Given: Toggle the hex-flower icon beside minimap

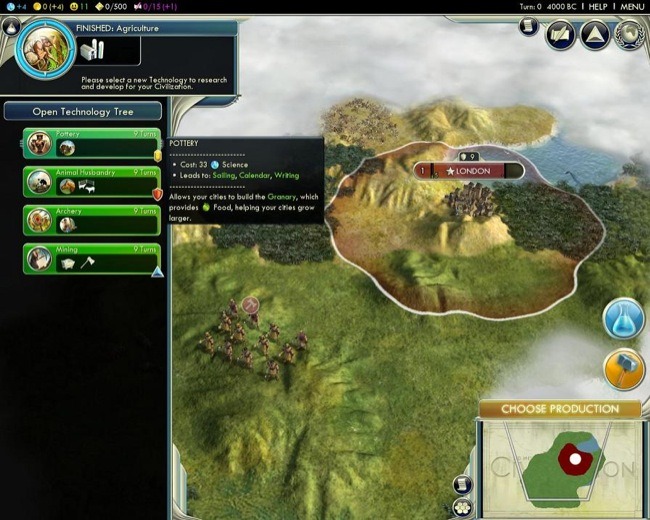Looking at the screenshot, I should 461,507.
